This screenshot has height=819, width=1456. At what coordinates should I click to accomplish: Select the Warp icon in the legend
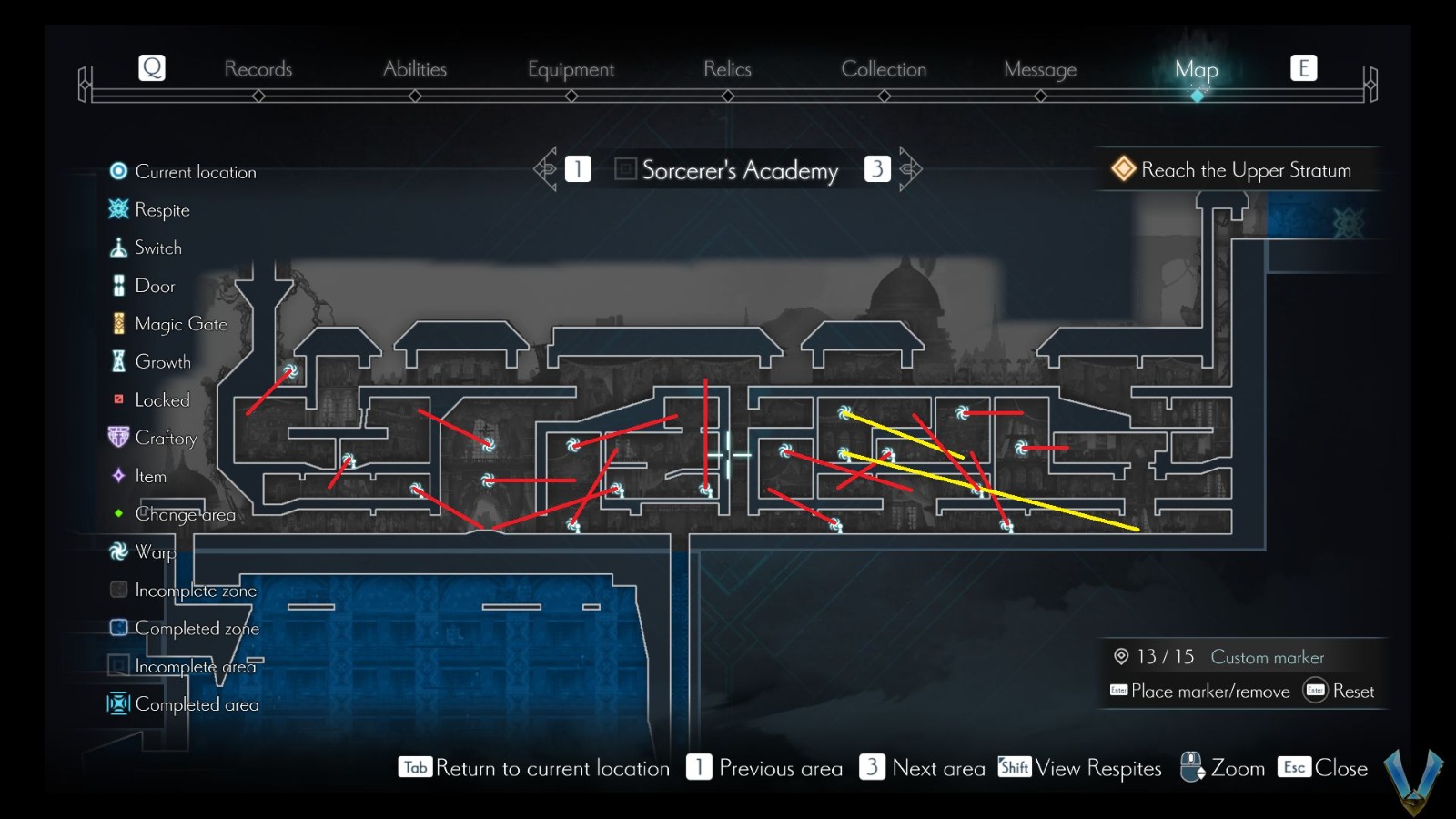pyautogui.click(x=117, y=551)
